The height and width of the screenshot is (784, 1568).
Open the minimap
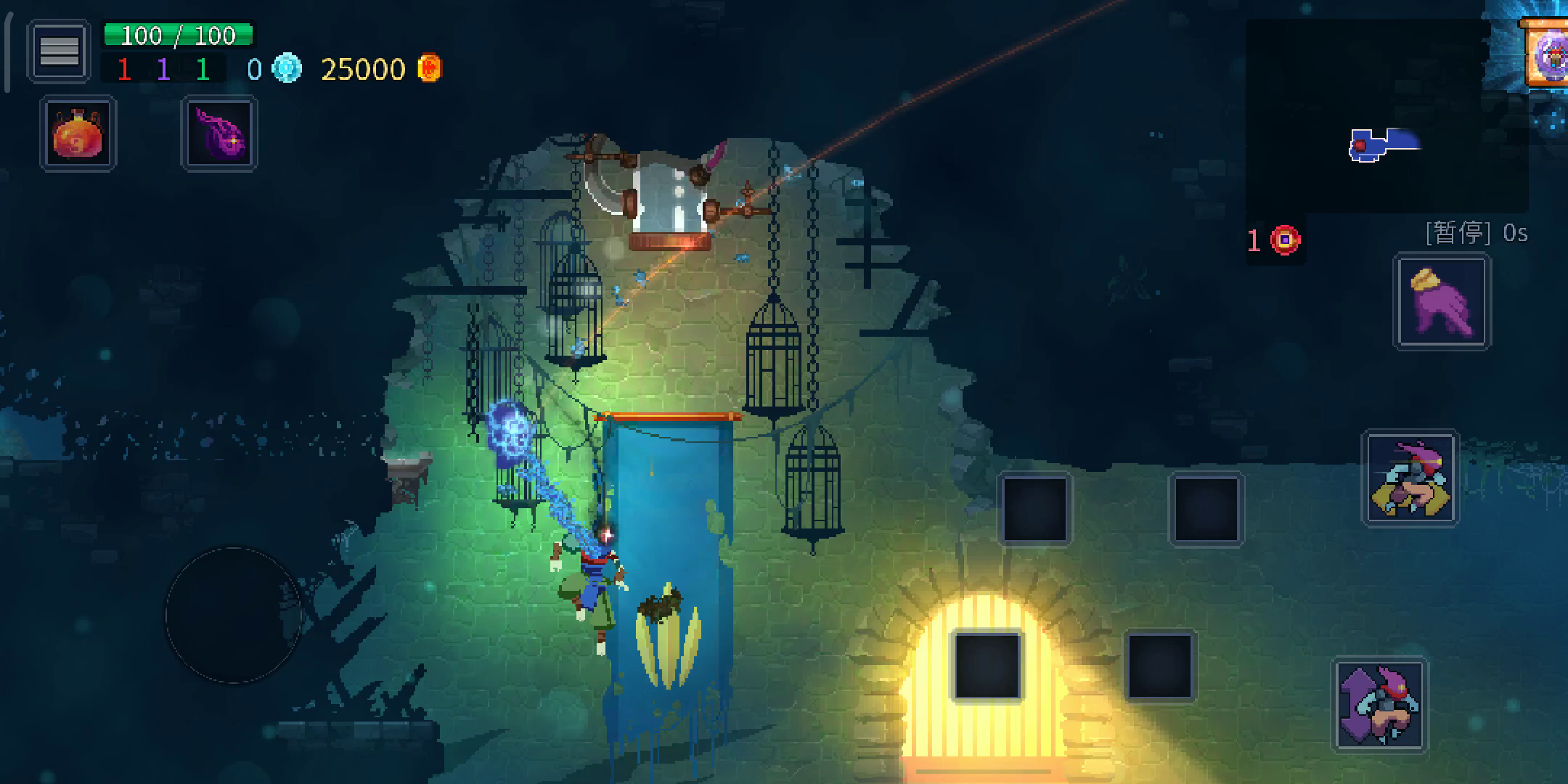pos(1385,116)
